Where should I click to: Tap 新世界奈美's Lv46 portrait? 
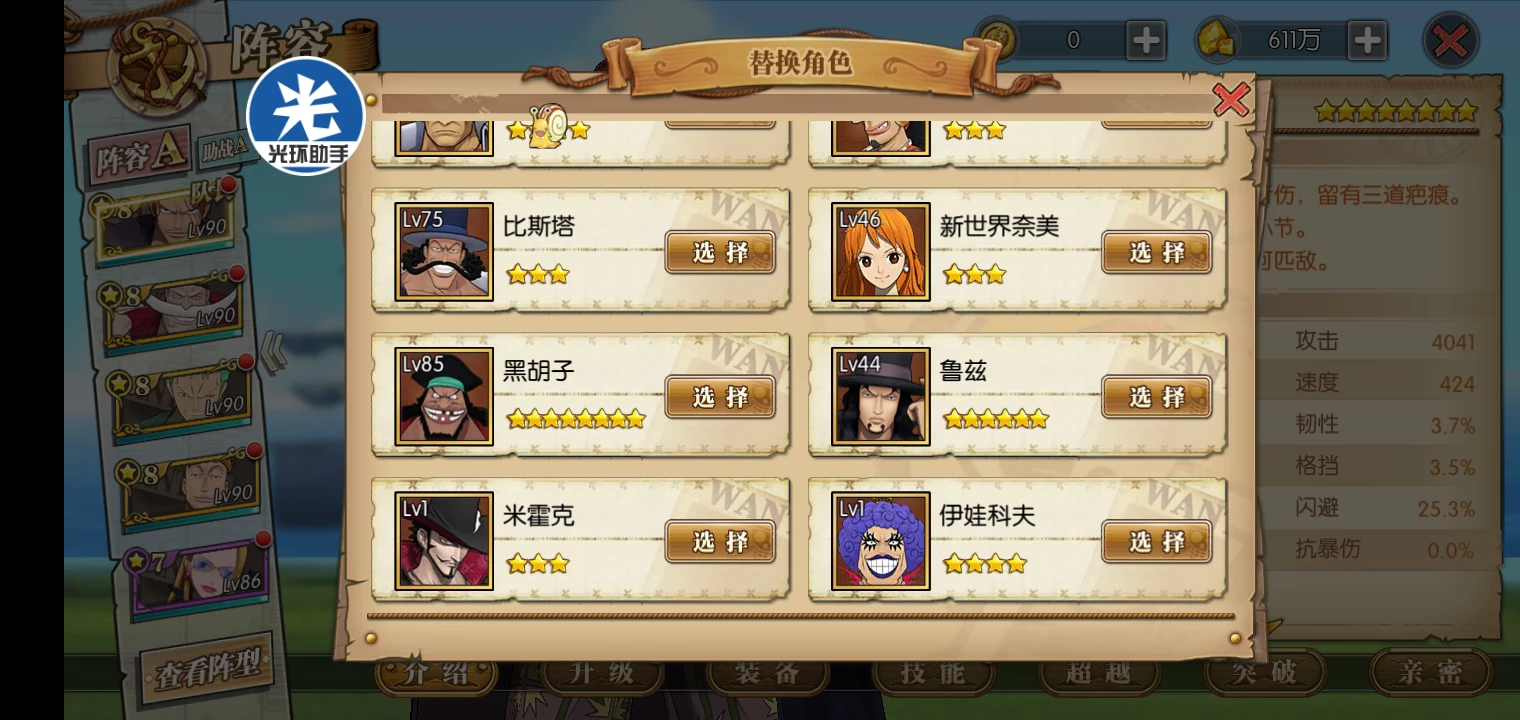coord(880,252)
